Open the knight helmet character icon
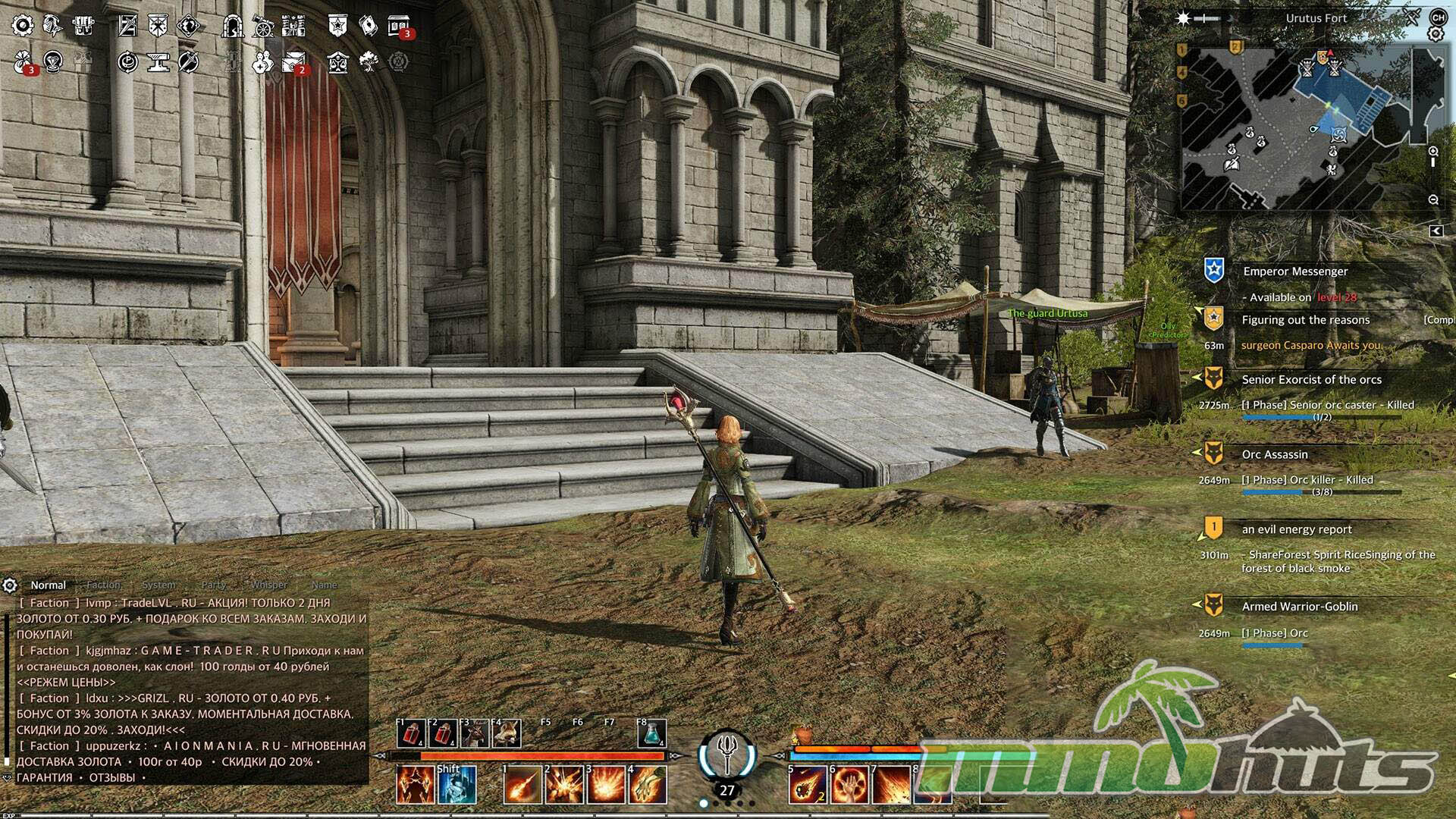The height and width of the screenshot is (819, 1456). 52,26
